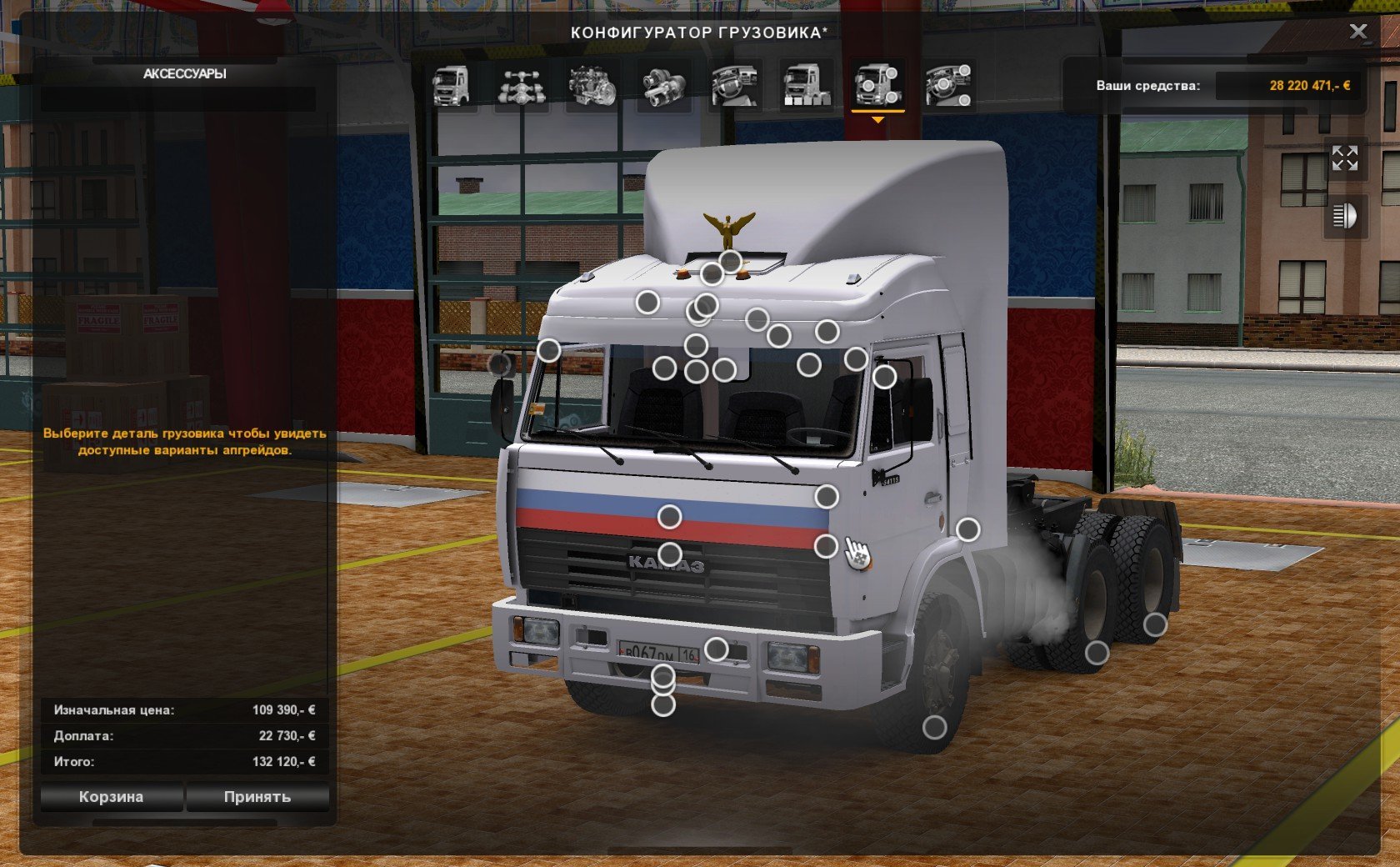
Task: Pick the accessory marker on the KAMAZ grille
Action: coord(670,554)
